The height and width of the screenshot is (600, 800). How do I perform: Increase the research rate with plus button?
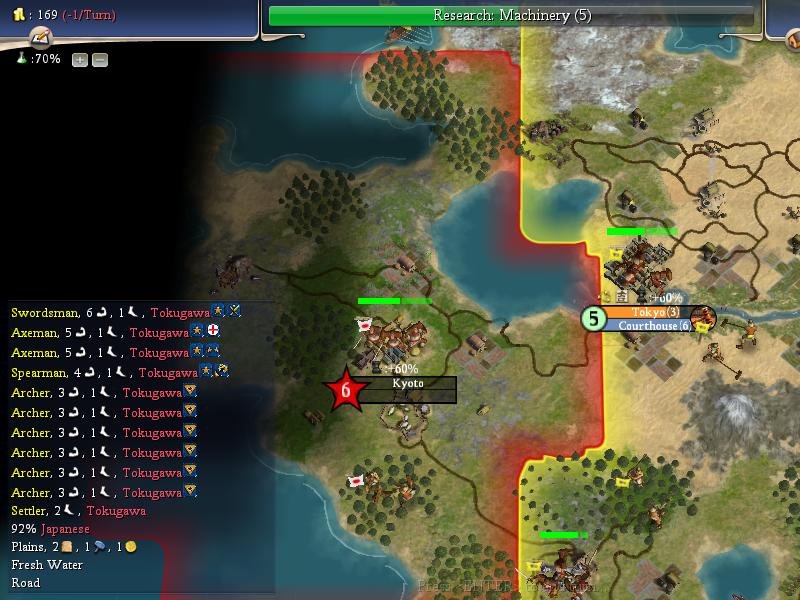point(80,60)
